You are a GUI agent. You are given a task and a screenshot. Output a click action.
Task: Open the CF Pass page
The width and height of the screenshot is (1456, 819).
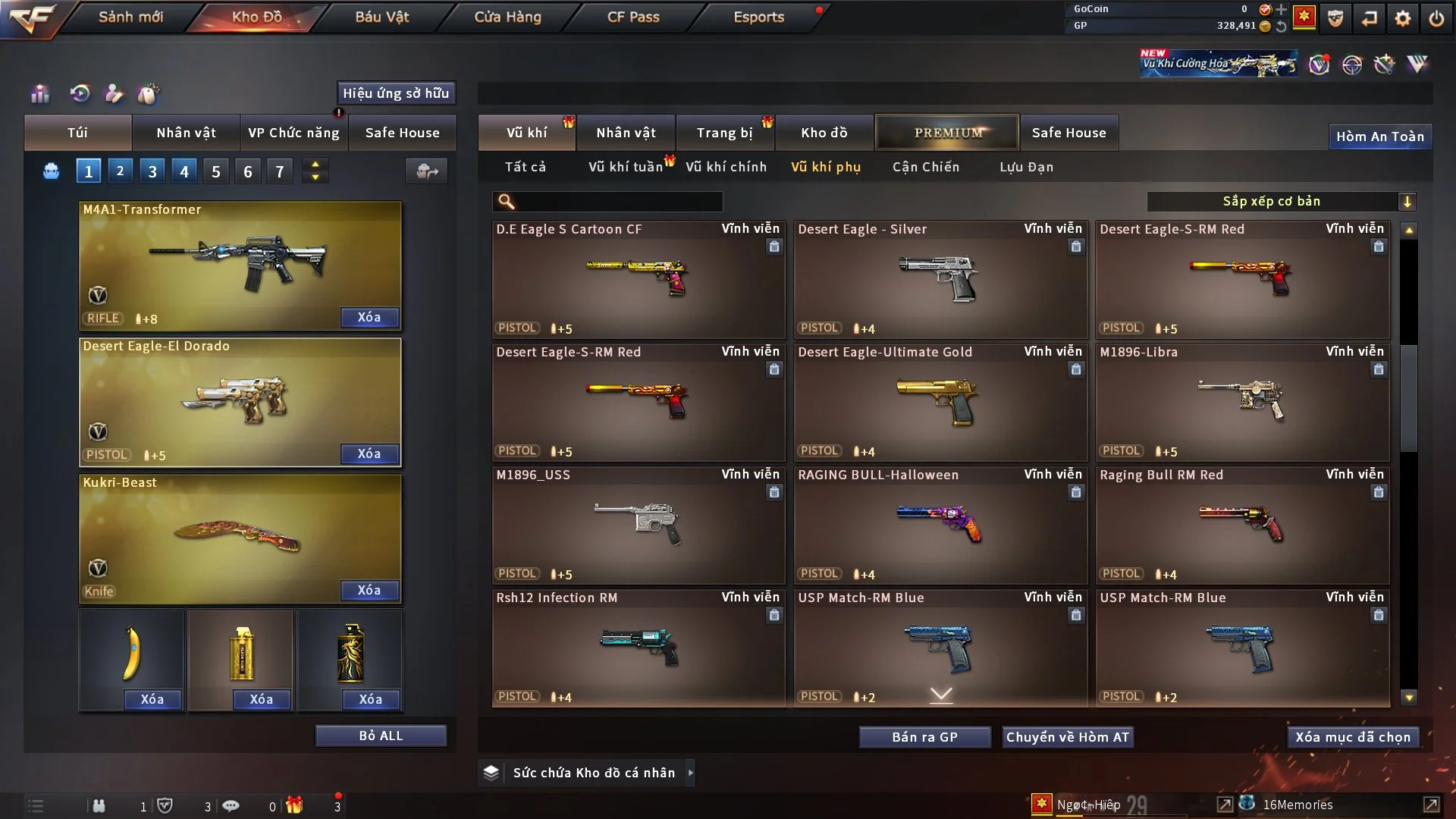[633, 17]
